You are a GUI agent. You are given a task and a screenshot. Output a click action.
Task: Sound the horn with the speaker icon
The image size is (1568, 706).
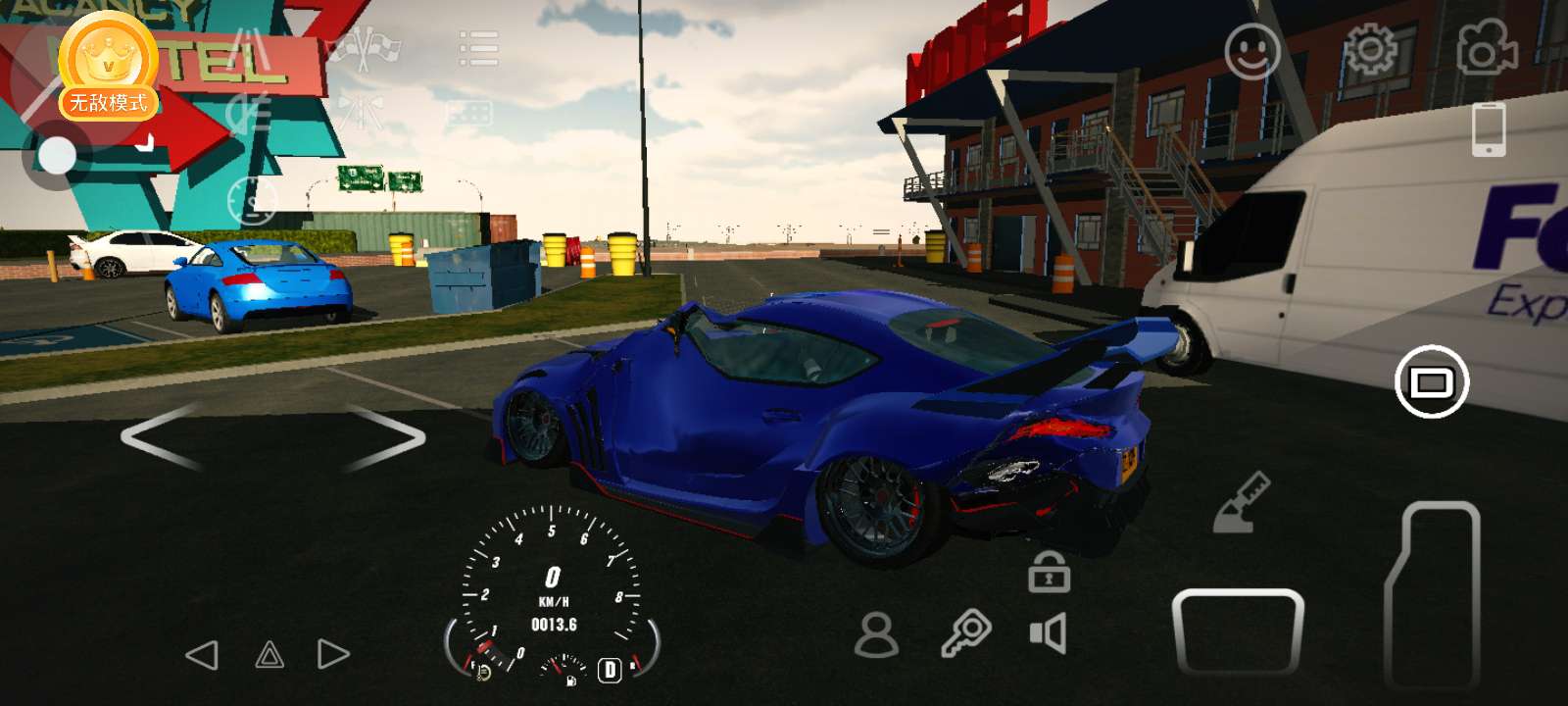1048,633
